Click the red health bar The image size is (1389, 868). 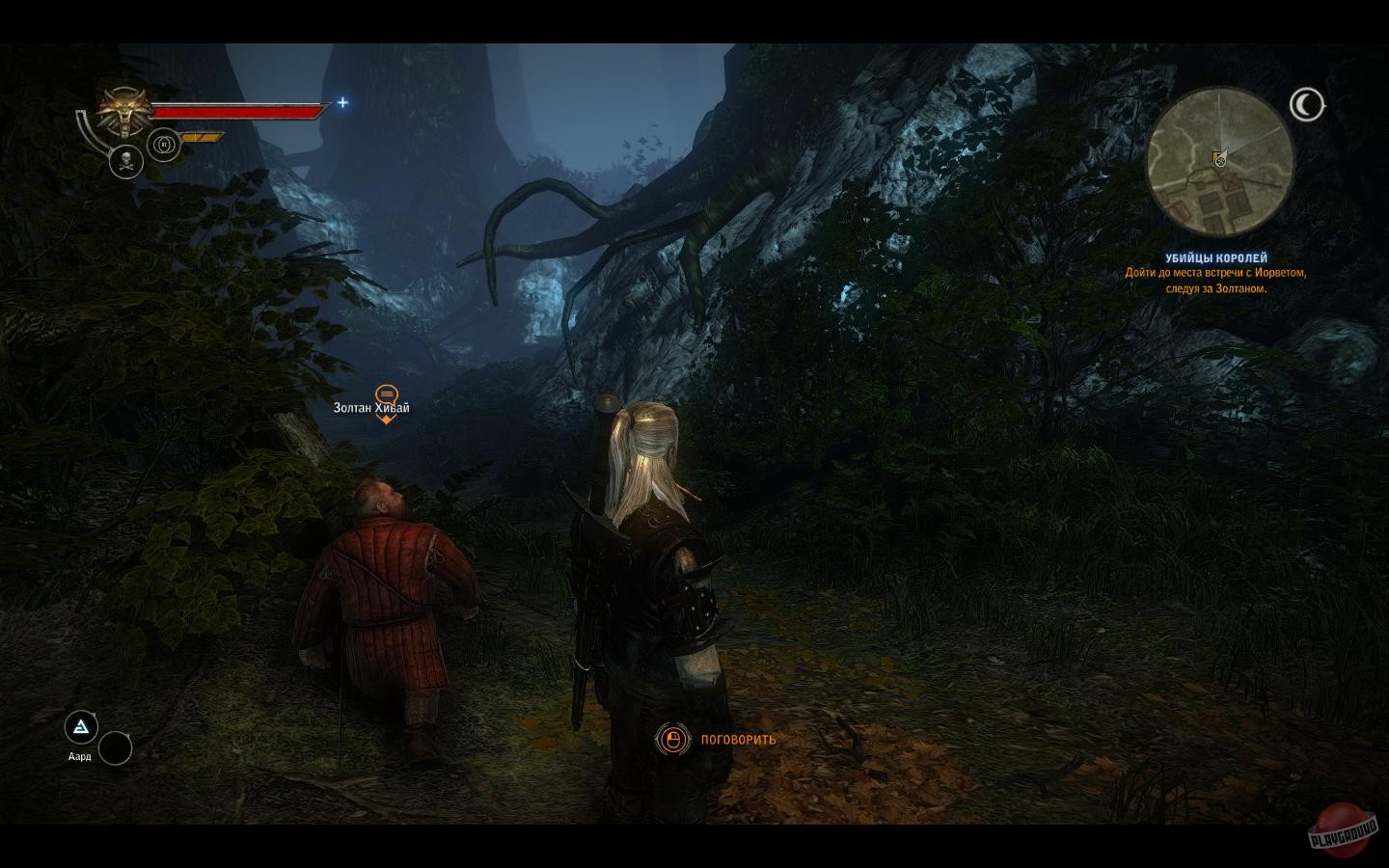pyautogui.click(x=236, y=111)
